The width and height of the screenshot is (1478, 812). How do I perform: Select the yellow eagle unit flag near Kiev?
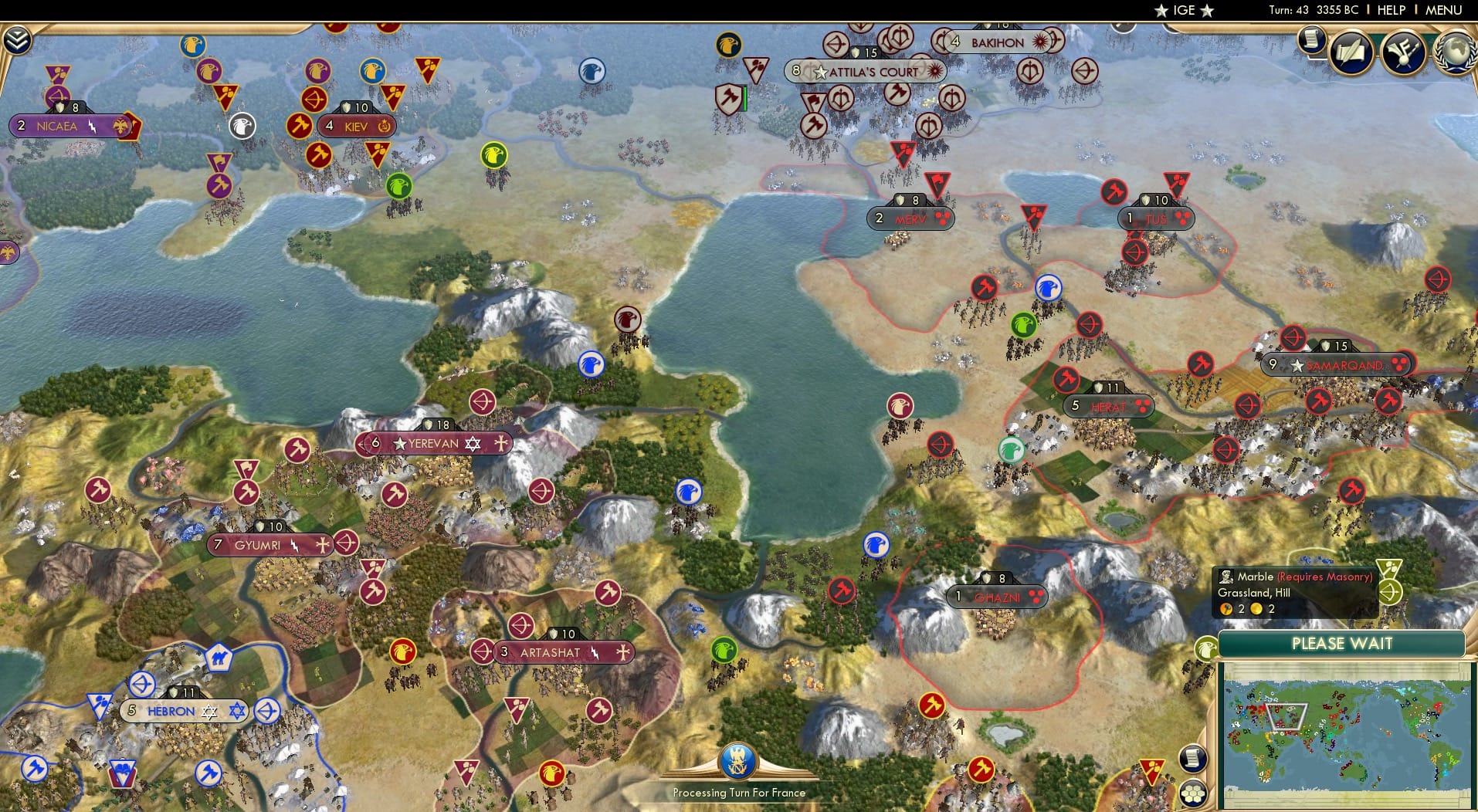[493, 155]
